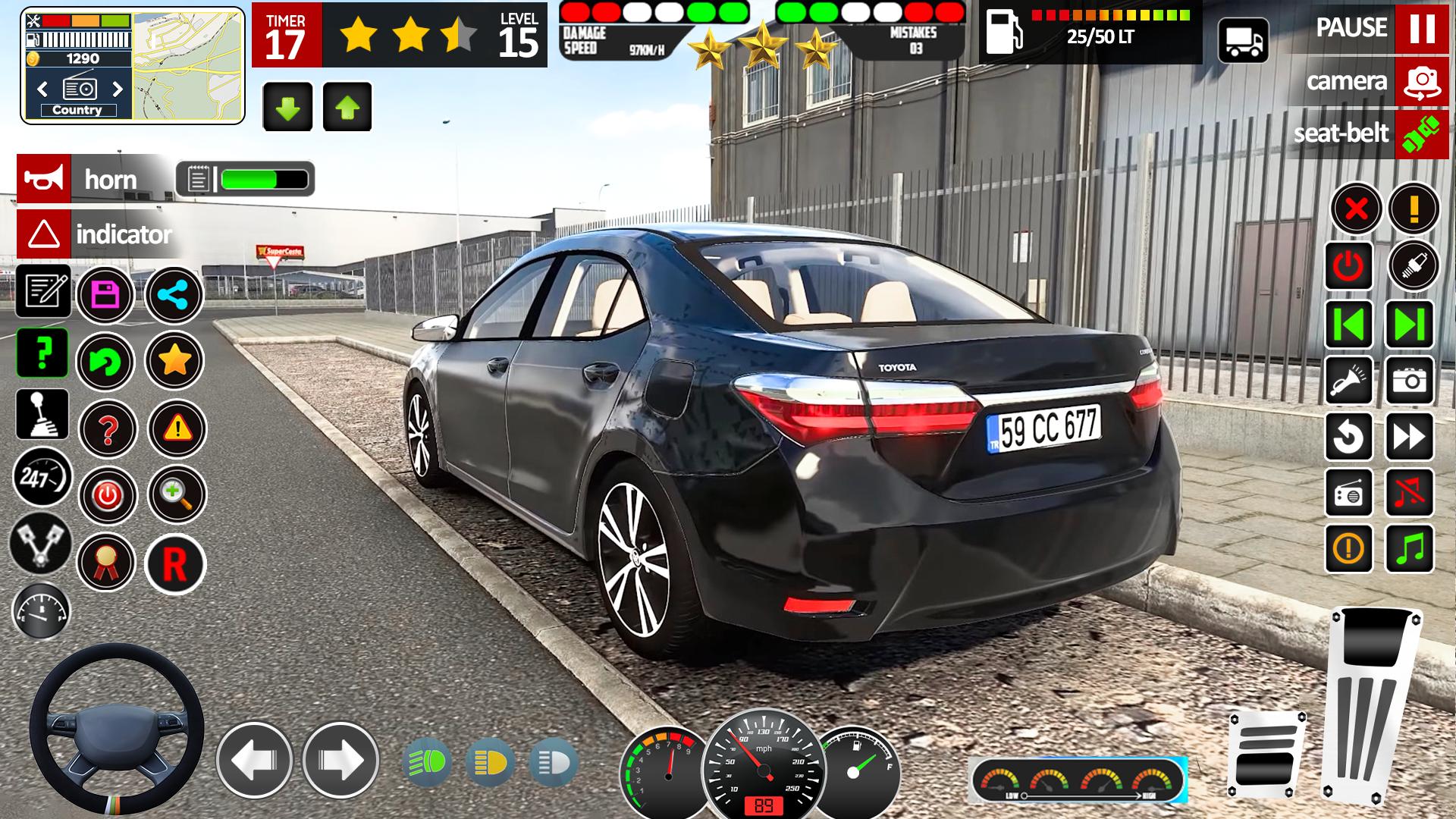Open the gear shift icon
Image resolution: width=1456 pixels, height=819 pixels.
click(42, 414)
